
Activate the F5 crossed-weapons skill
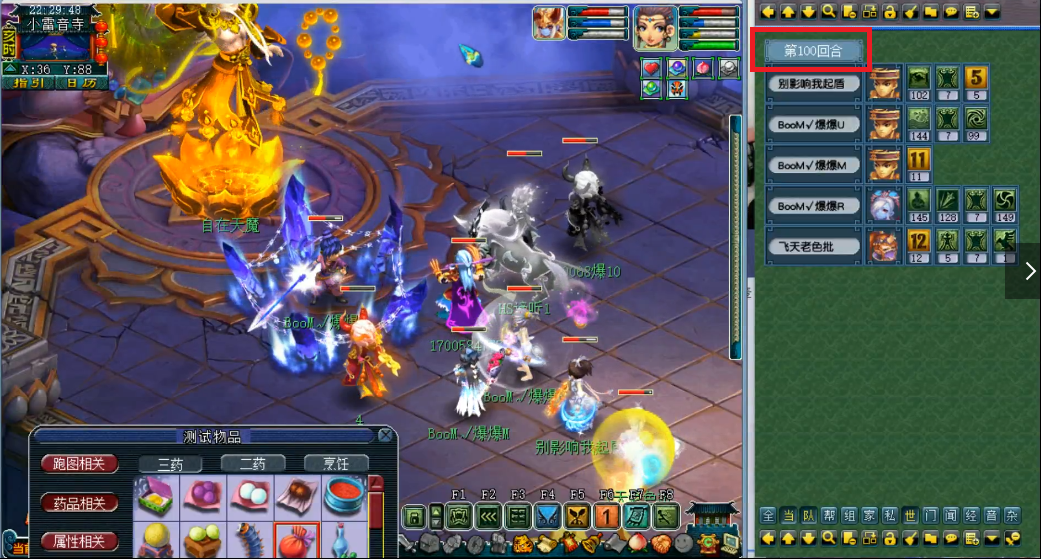[578, 517]
